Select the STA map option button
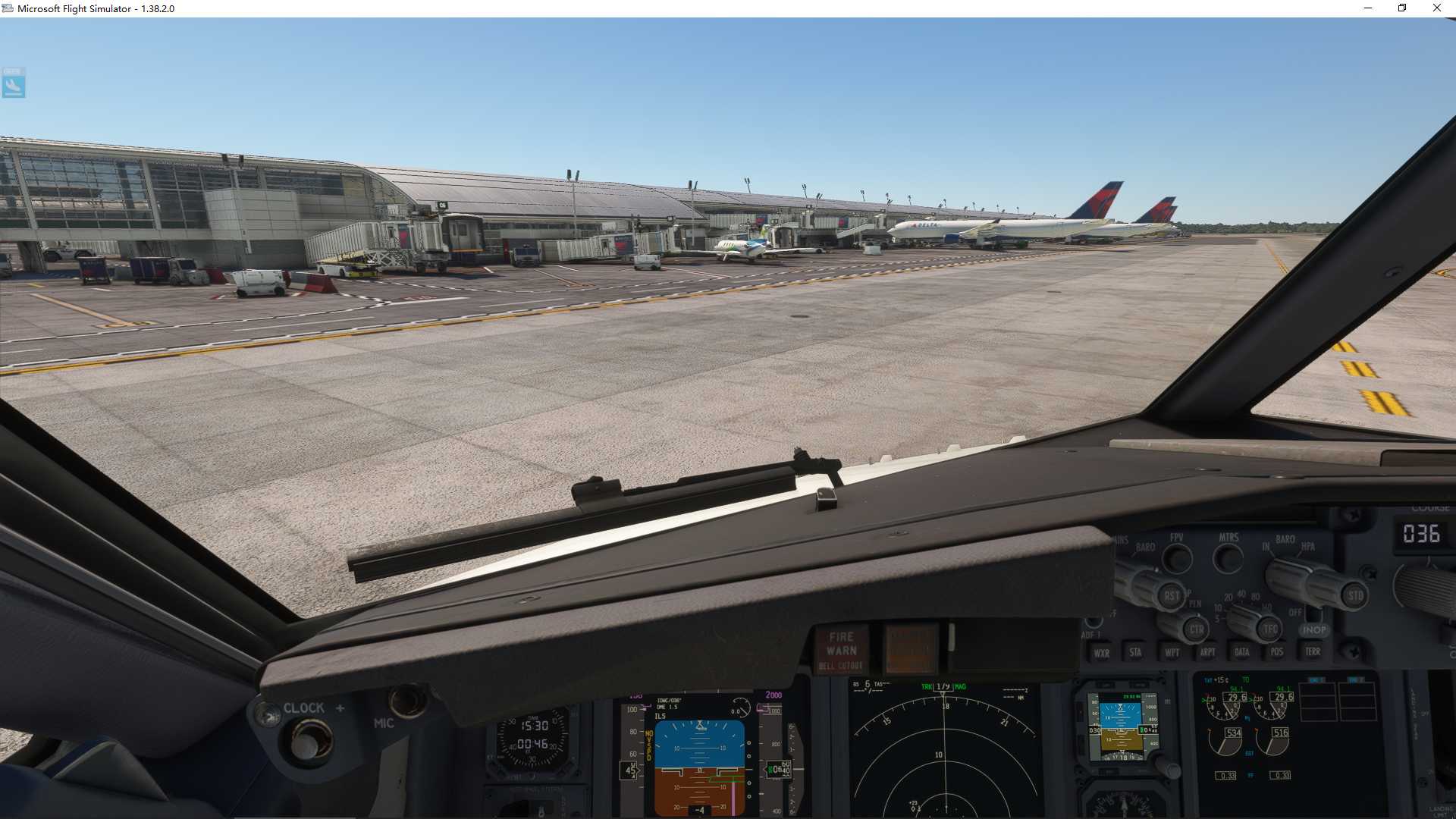This screenshot has height=819, width=1456. pyautogui.click(x=1136, y=652)
